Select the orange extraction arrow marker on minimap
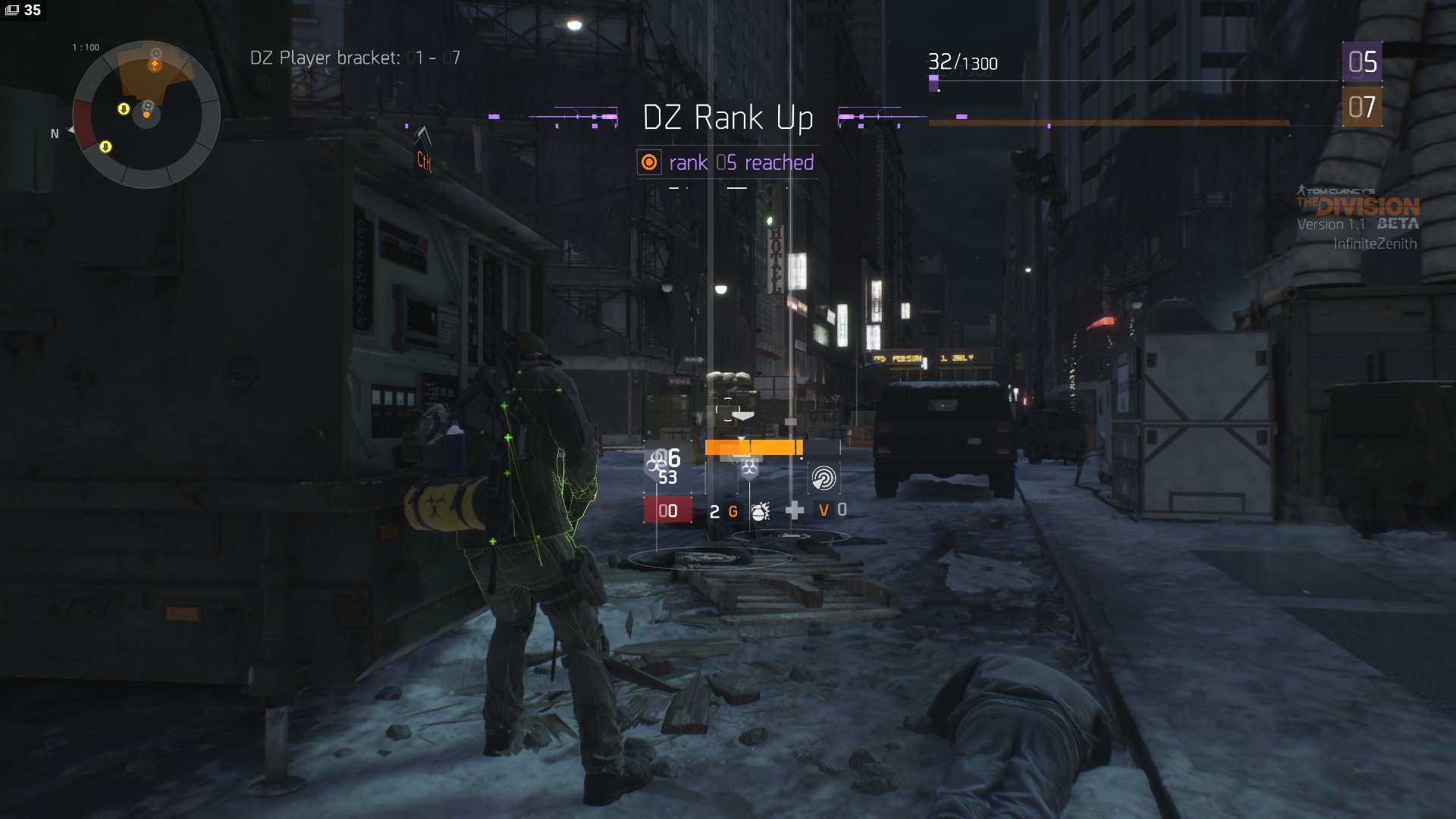 155,66
